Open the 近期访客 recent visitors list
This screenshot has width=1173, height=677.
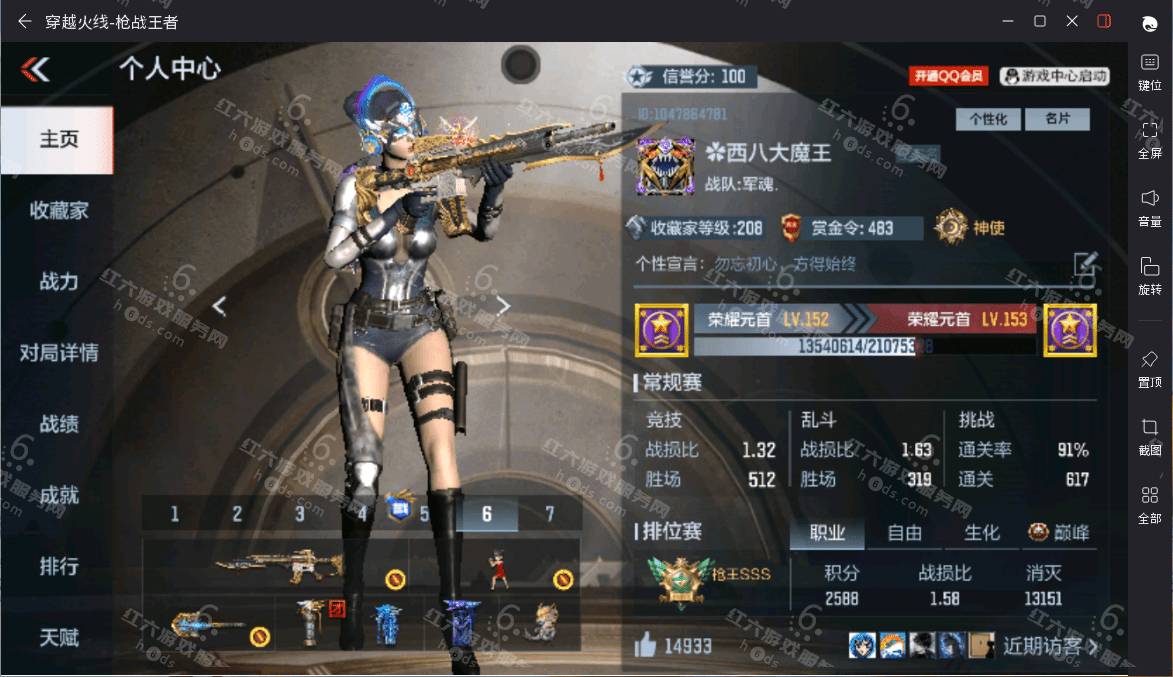1049,646
